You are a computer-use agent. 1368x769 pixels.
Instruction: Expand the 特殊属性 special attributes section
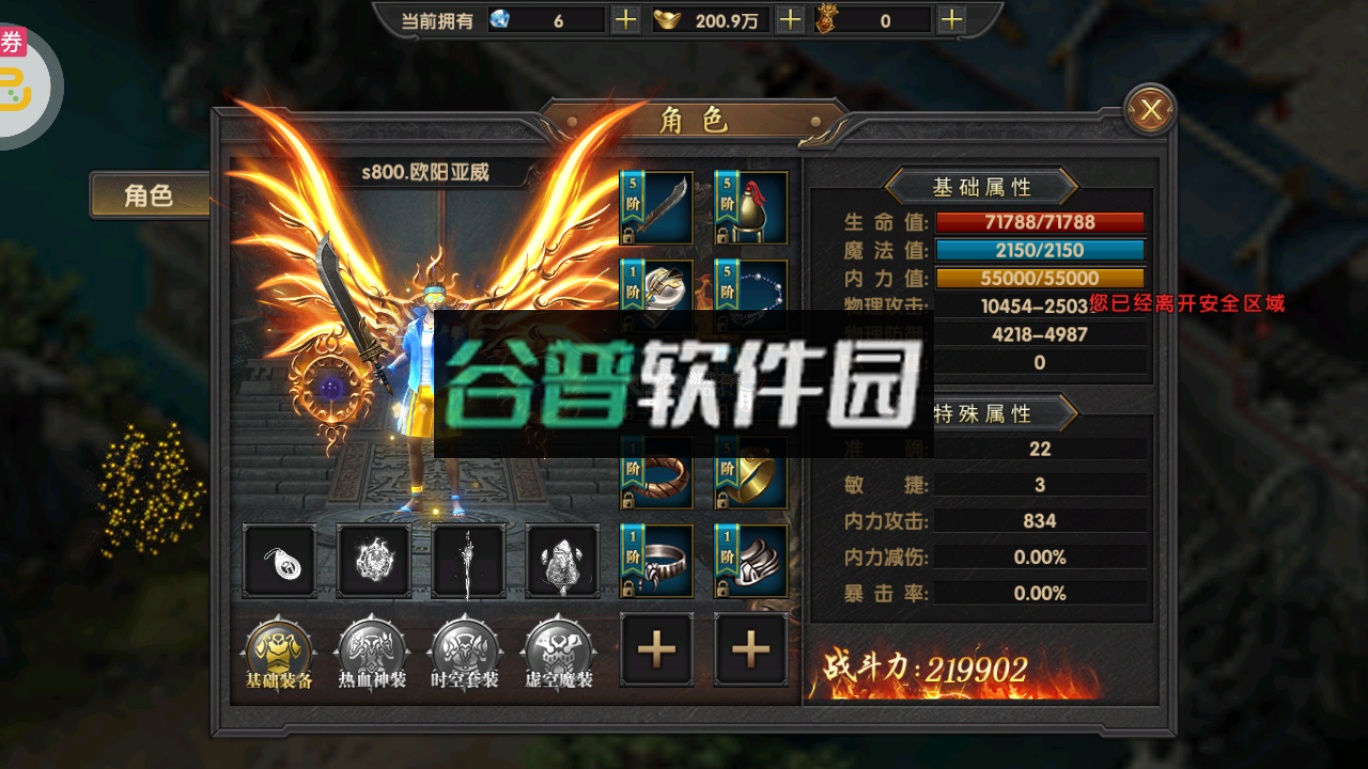tap(982, 413)
